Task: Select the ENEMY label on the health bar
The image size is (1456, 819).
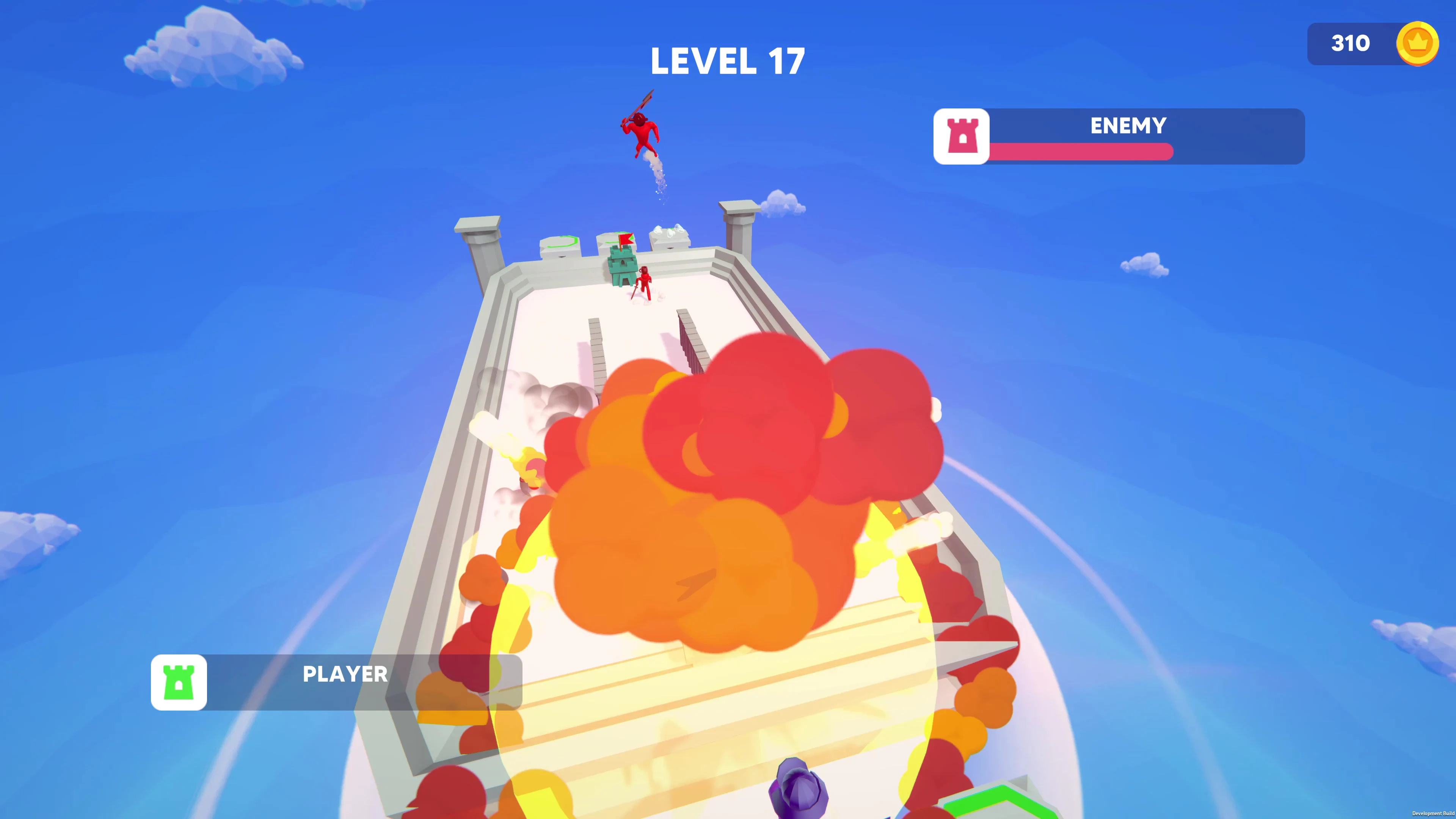Action: (1128, 126)
